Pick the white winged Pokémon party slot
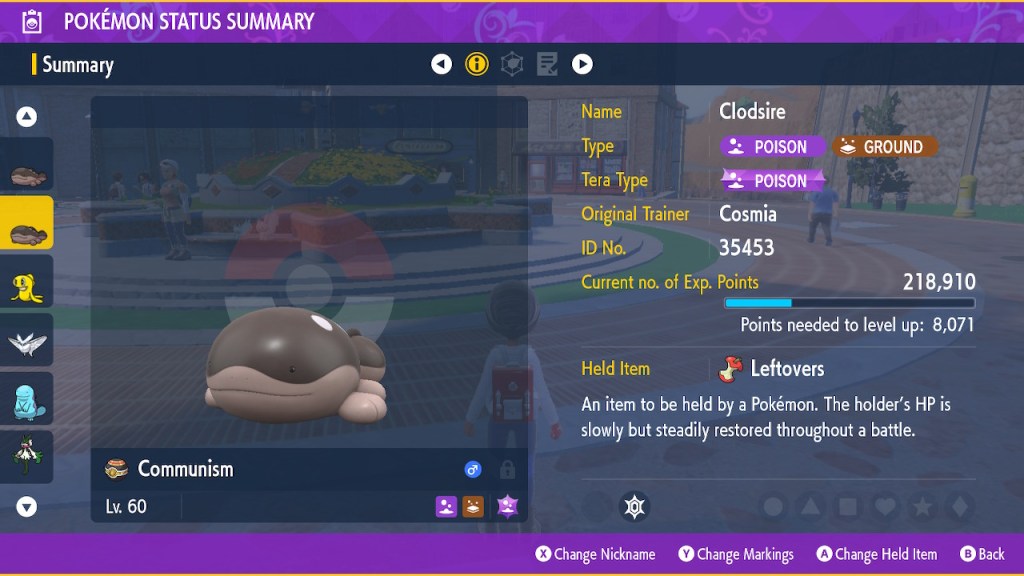This screenshot has width=1024, height=576. pyautogui.click(x=27, y=344)
